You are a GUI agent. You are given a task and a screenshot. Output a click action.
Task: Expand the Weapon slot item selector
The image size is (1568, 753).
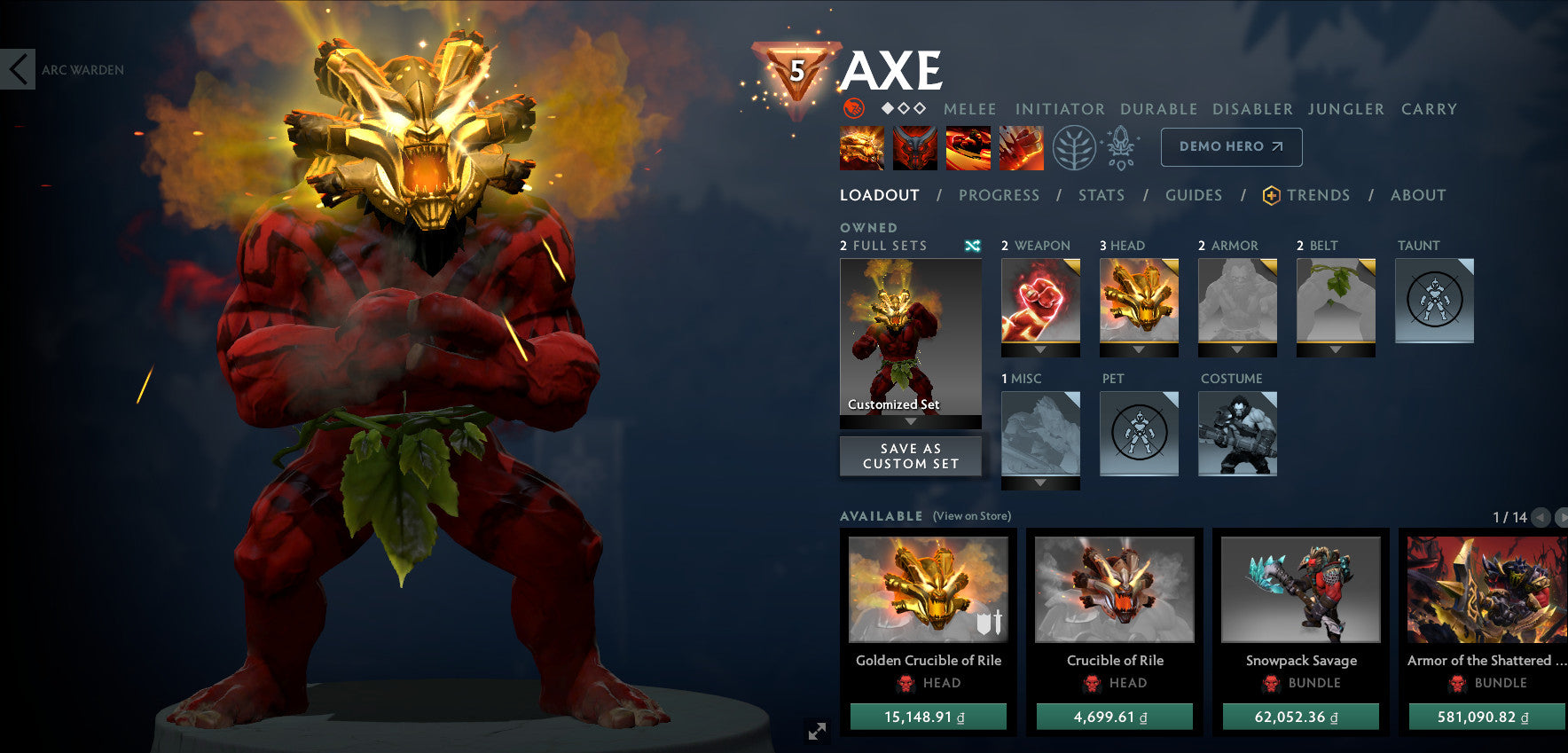pos(1040,349)
